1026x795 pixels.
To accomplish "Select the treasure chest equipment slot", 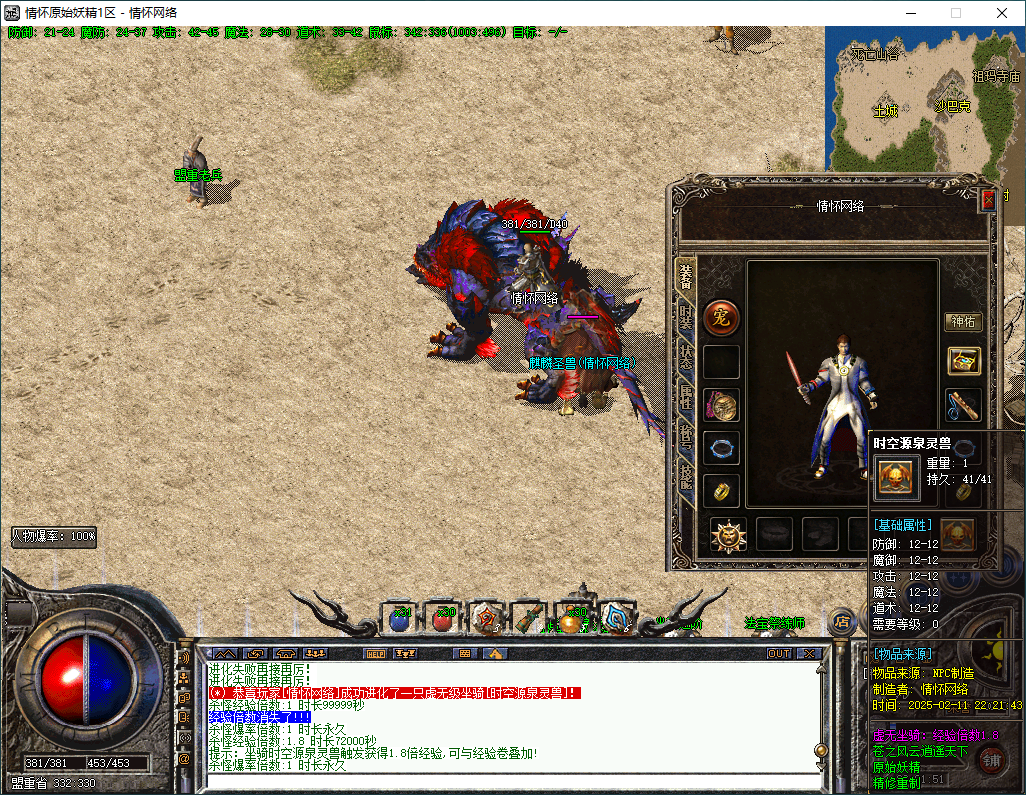I will pyautogui.click(x=964, y=361).
